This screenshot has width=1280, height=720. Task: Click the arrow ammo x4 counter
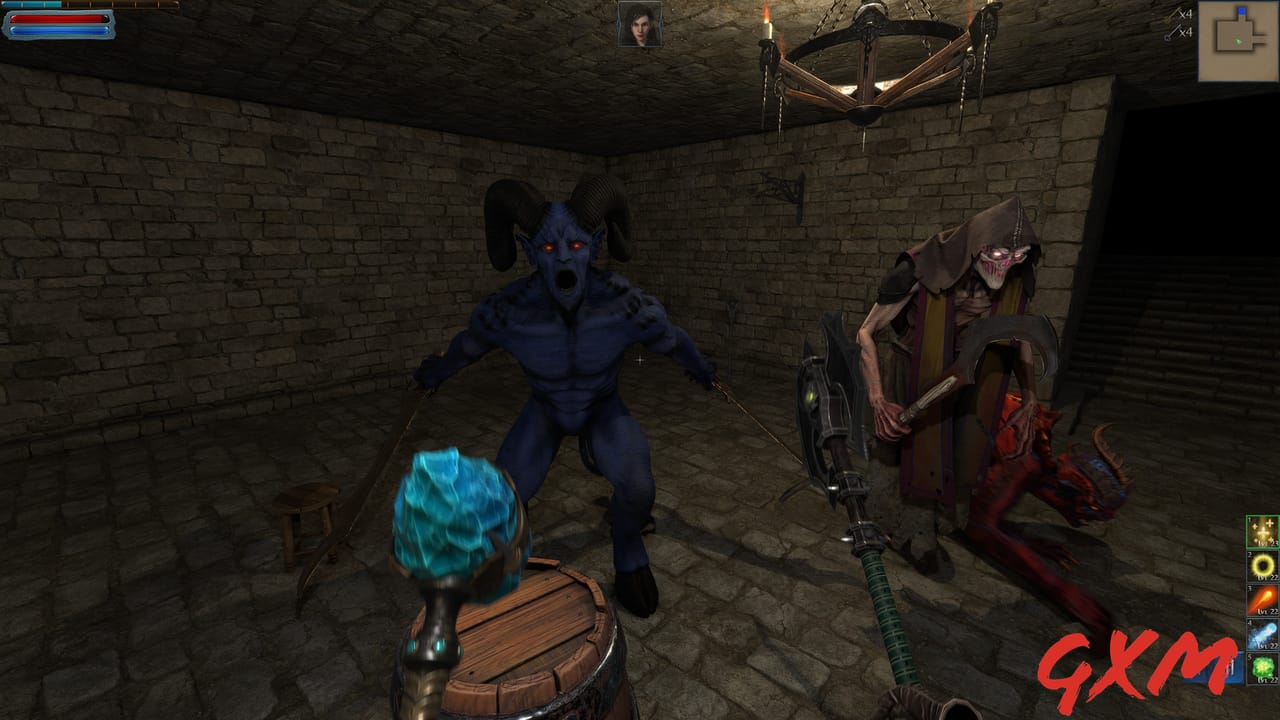[x=1186, y=14]
